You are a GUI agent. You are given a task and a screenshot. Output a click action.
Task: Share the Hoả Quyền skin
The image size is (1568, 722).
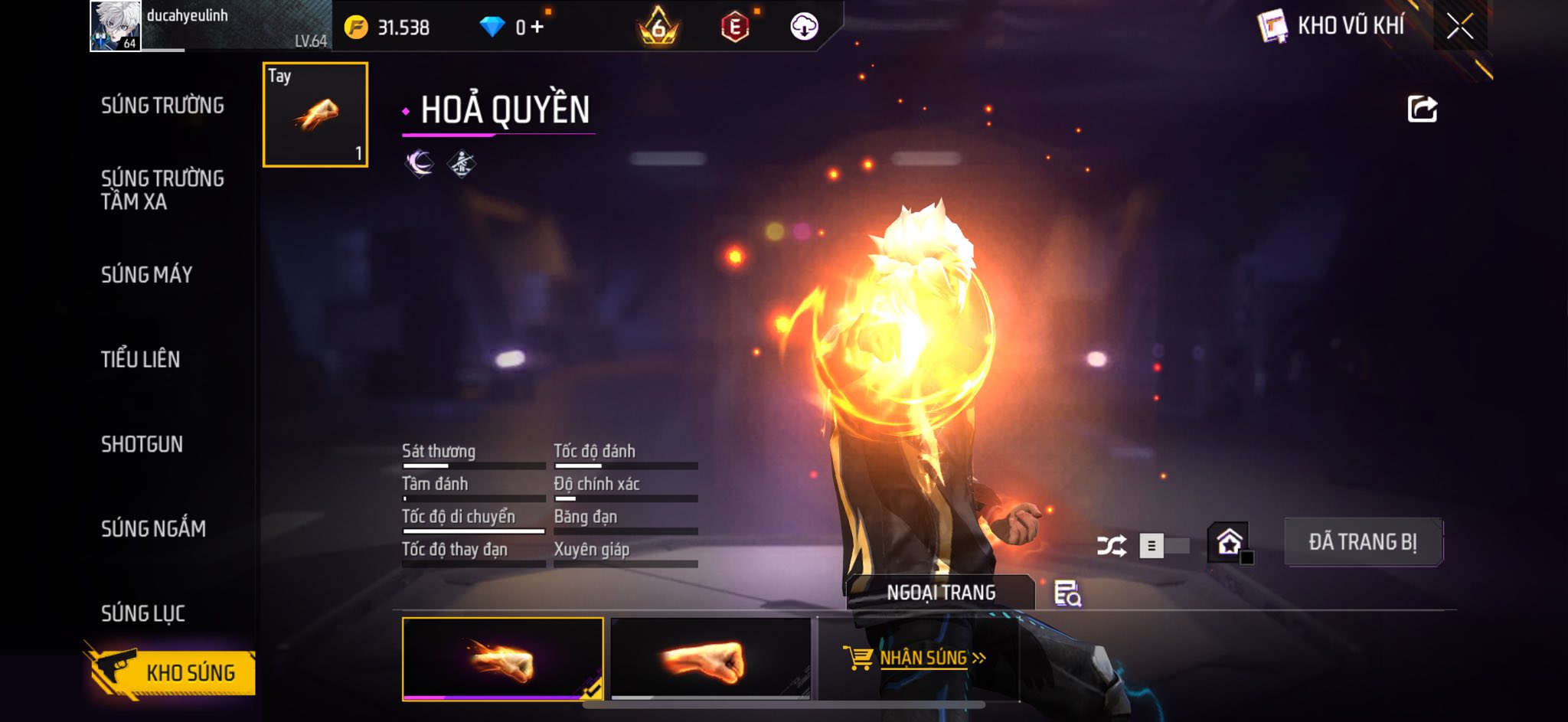pos(1422,109)
